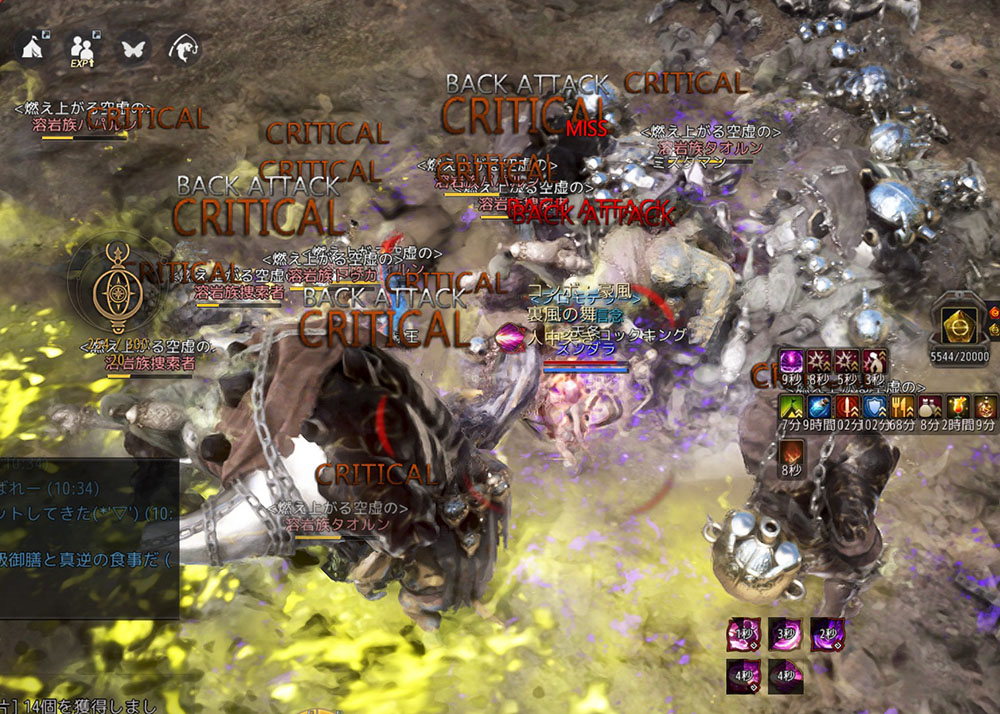Image resolution: width=1000 pixels, height=714 pixels.
Task: Click the running figure buff showing 3秒
Action: 874,363
